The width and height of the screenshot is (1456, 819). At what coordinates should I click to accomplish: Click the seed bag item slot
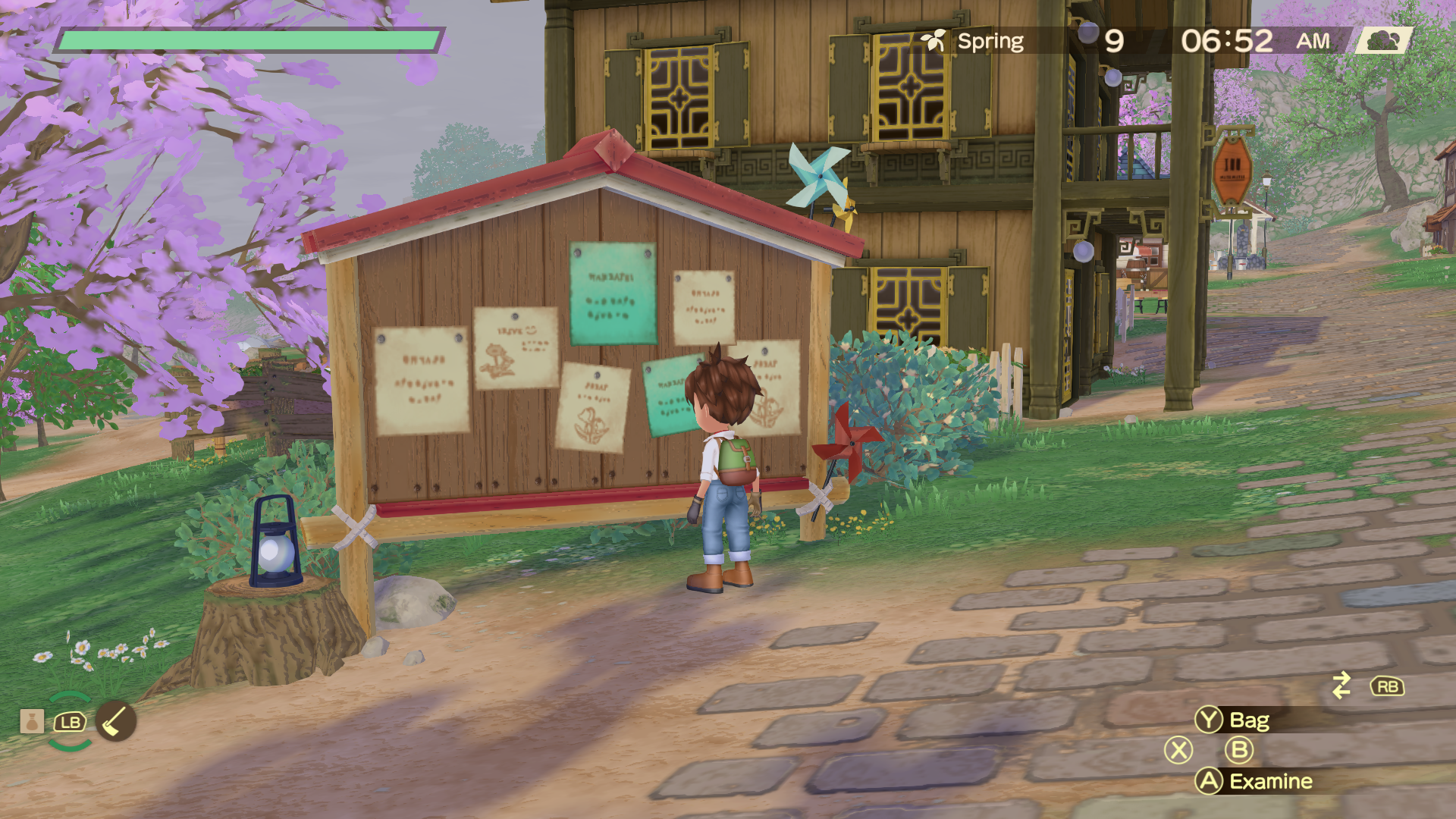point(32,721)
